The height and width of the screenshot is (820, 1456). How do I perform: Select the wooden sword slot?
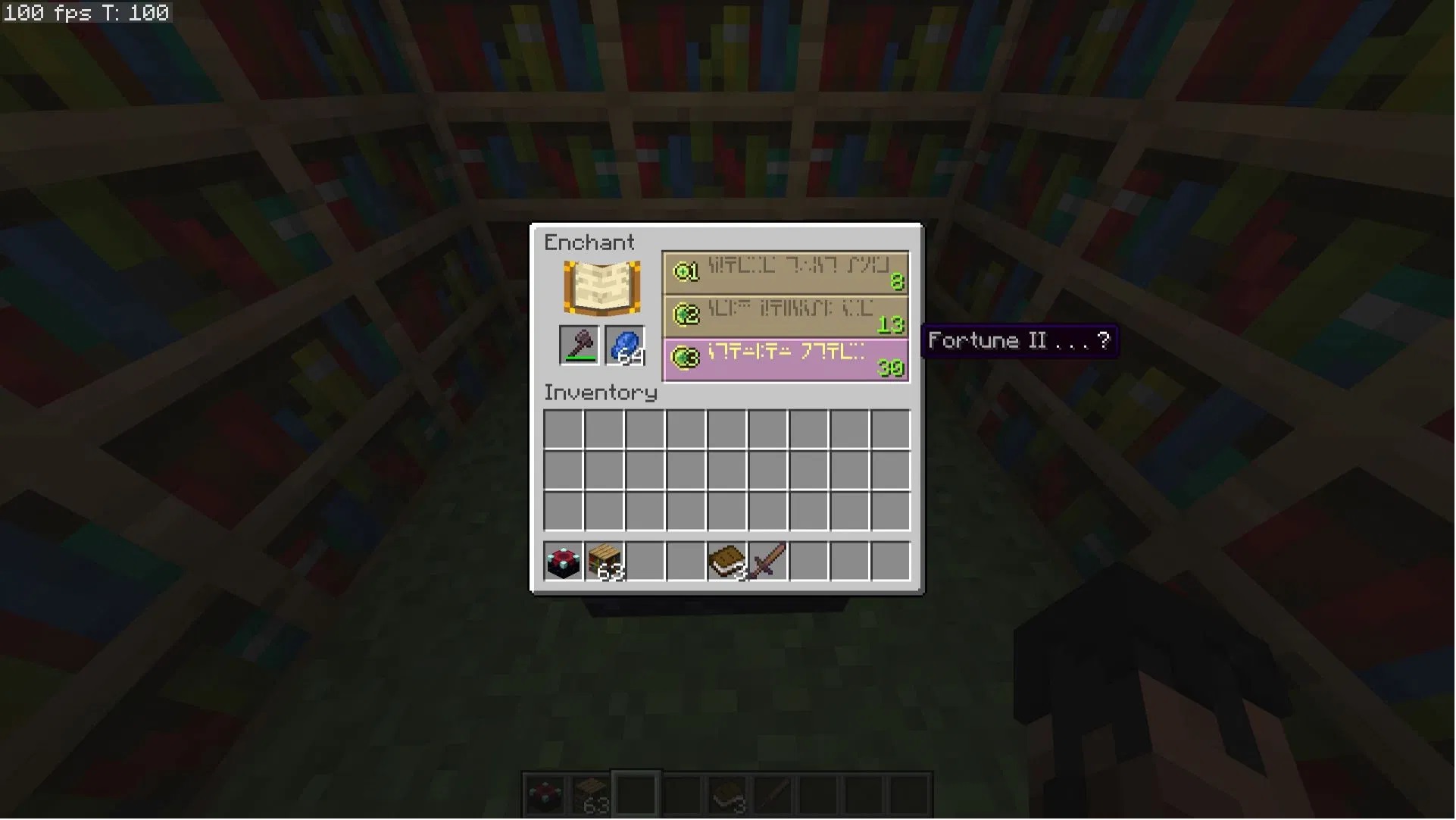pyautogui.click(x=768, y=562)
